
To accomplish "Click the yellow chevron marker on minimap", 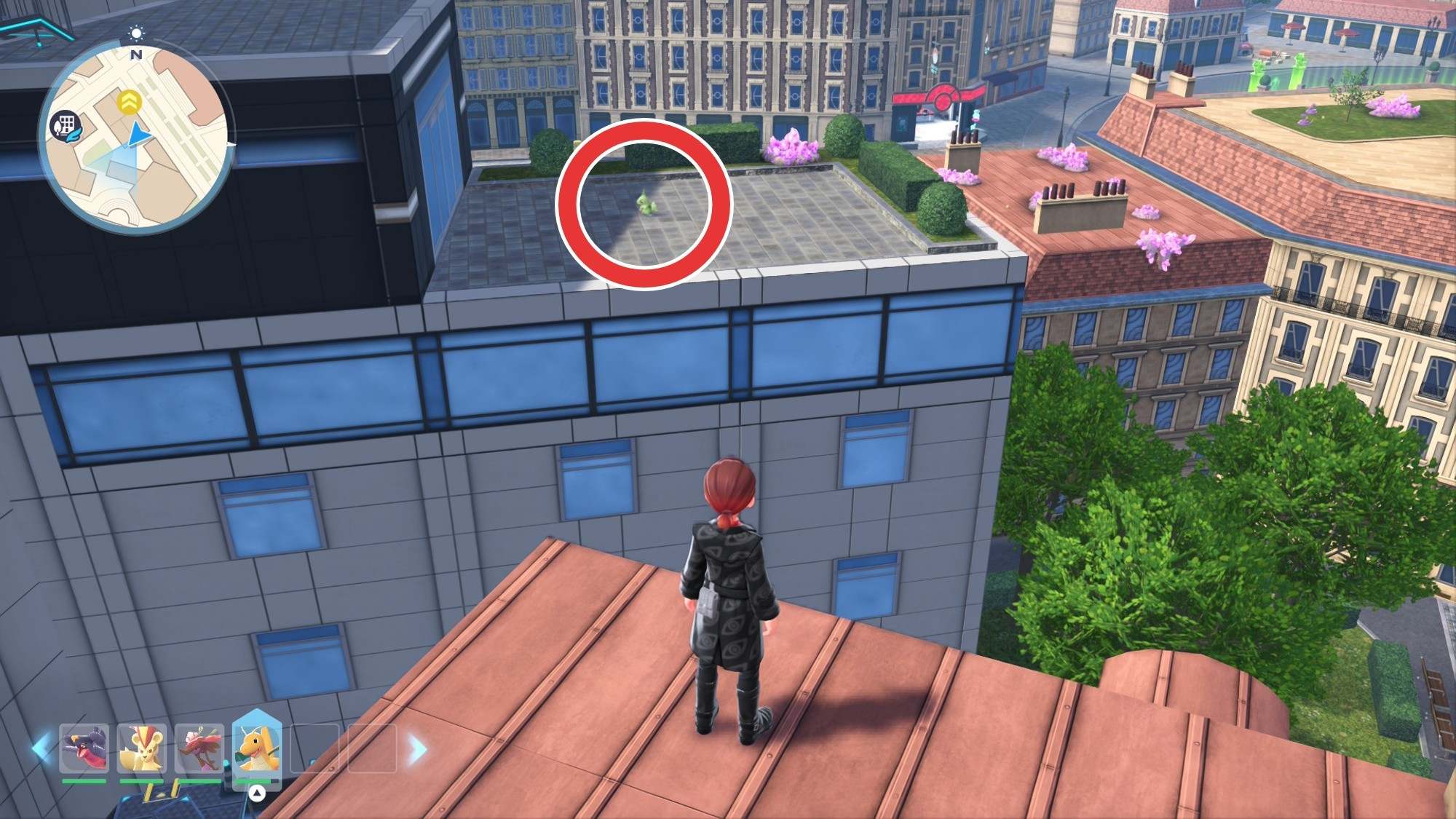I will [130, 102].
